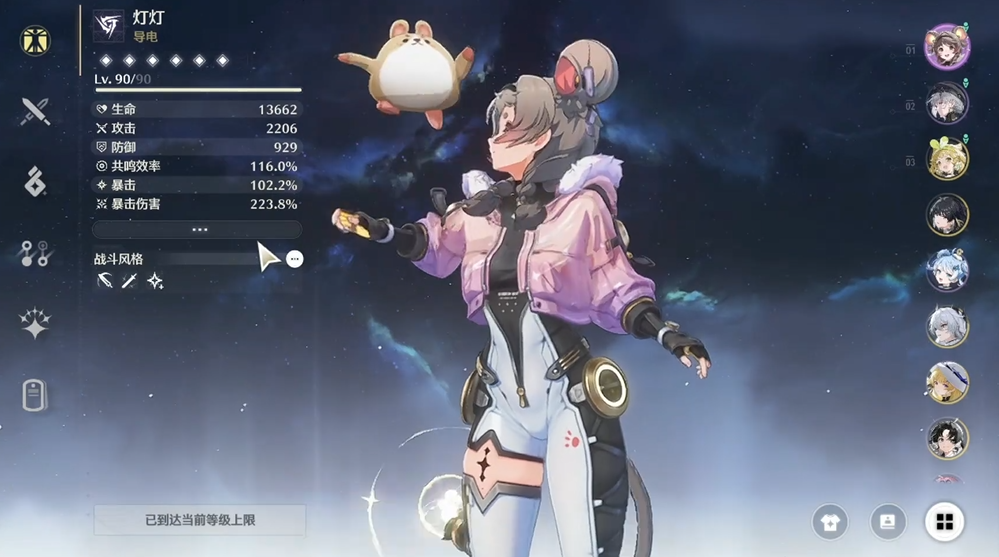
Task: Click the 已到达当前等级上限 button
Action: tap(199, 520)
